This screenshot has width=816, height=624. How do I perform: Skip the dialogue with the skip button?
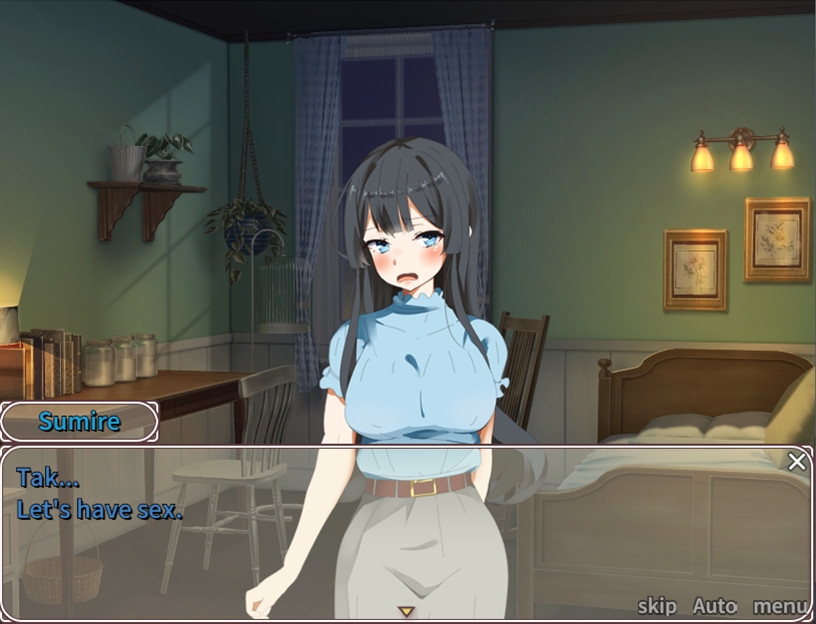point(657,606)
